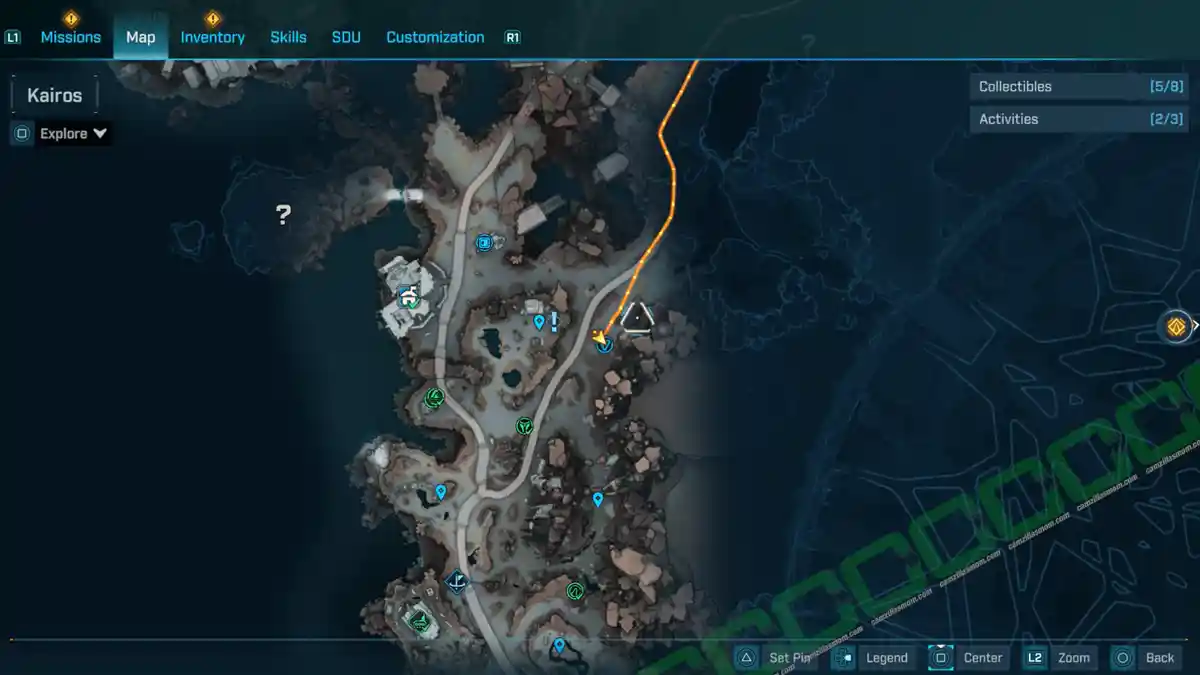Set a pin on the map
Screen dimensions: 1200x675
[775, 657]
